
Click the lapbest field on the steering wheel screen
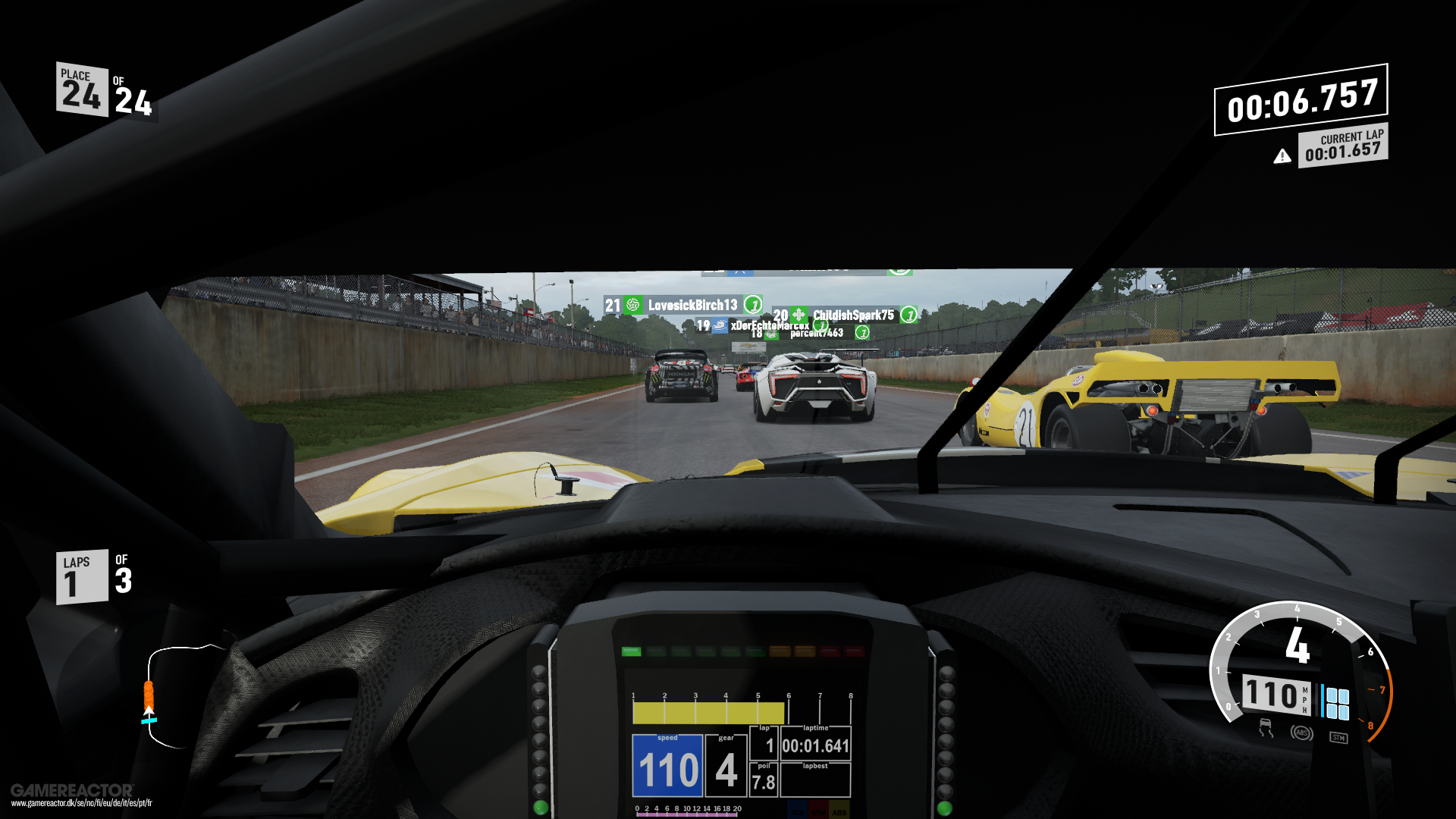pyautogui.click(x=815, y=781)
